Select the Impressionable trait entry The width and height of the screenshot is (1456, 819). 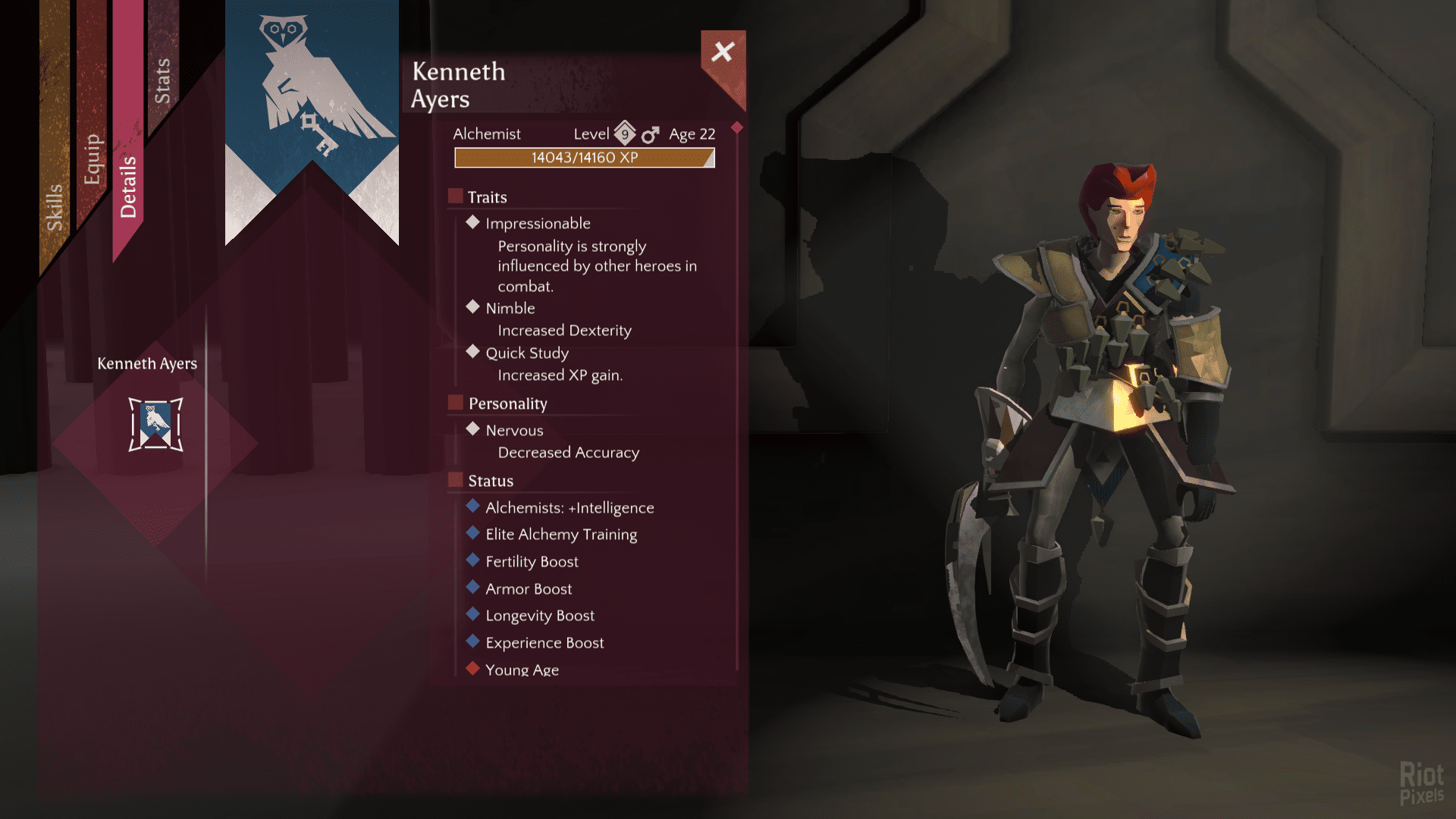[x=538, y=224]
